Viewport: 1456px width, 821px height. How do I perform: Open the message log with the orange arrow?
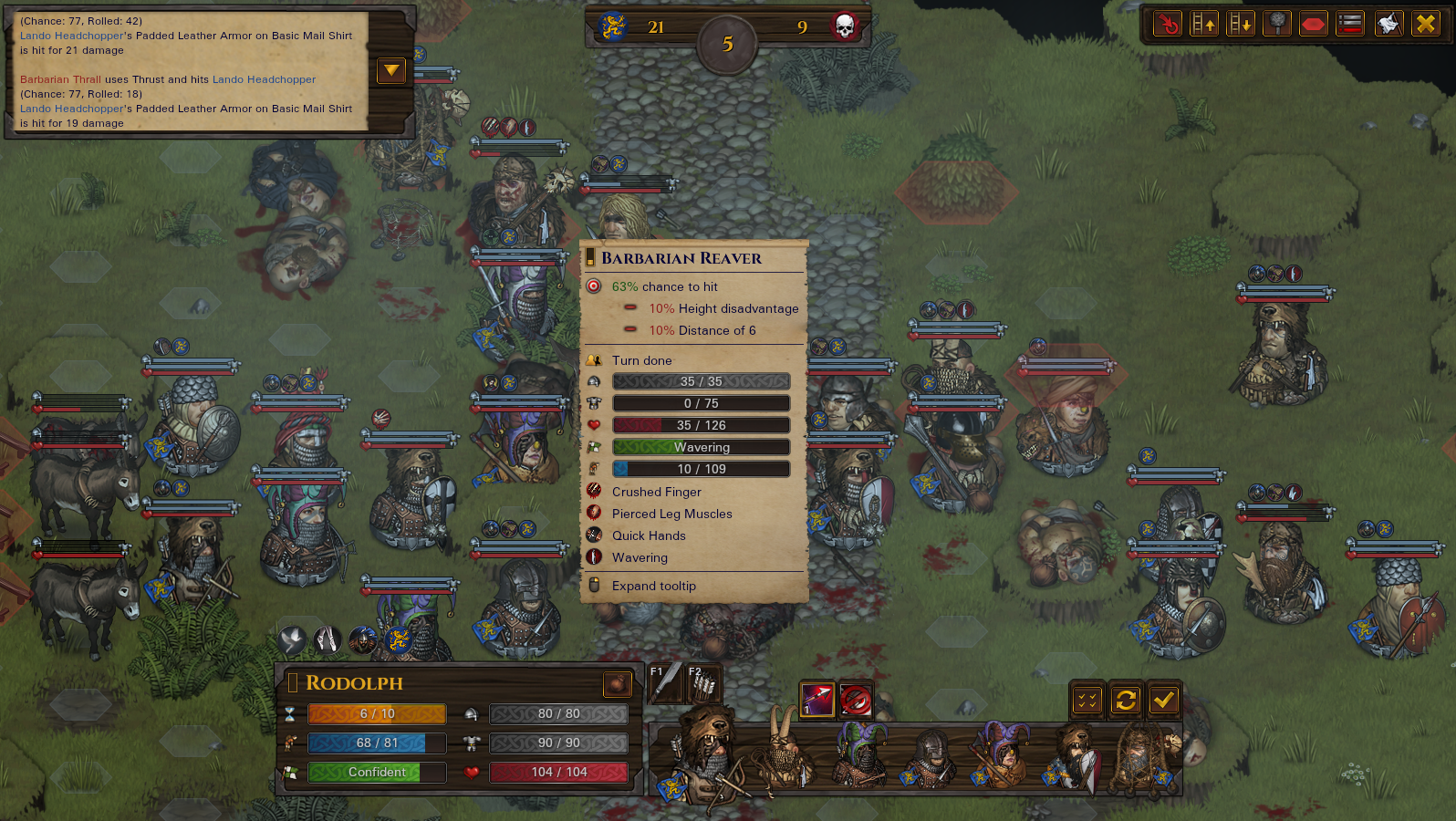[x=391, y=70]
